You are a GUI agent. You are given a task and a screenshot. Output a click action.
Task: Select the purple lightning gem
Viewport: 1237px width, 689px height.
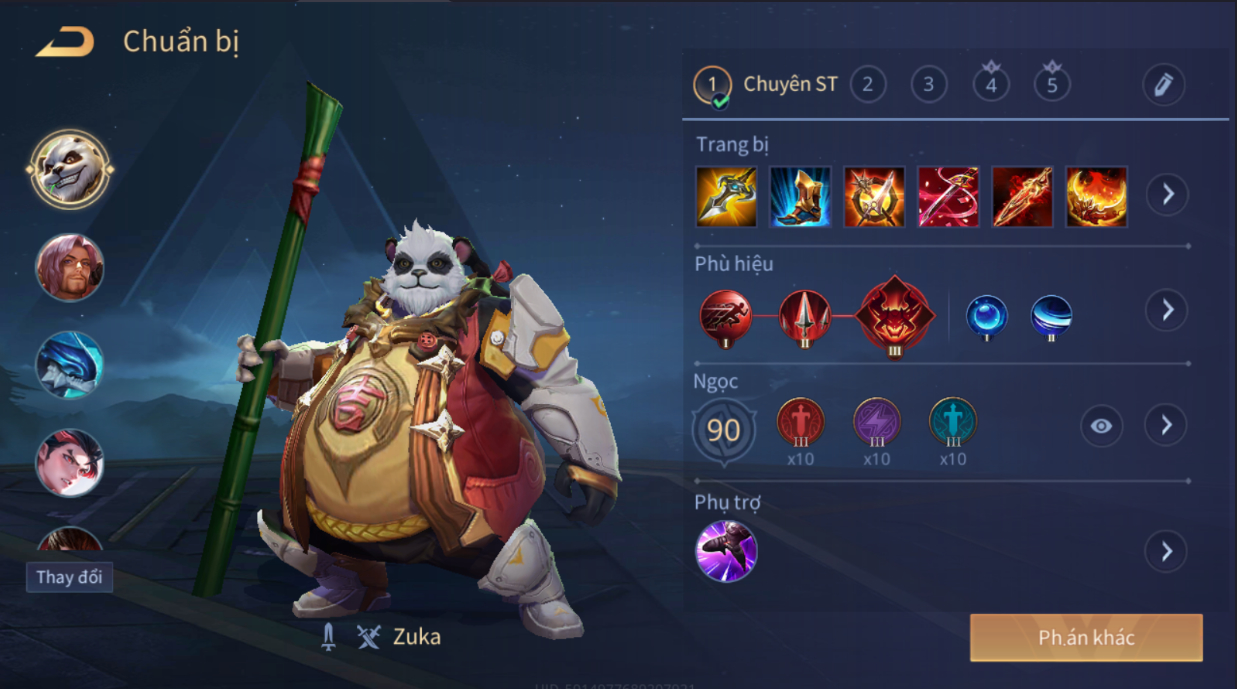pyautogui.click(x=877, y=422)
